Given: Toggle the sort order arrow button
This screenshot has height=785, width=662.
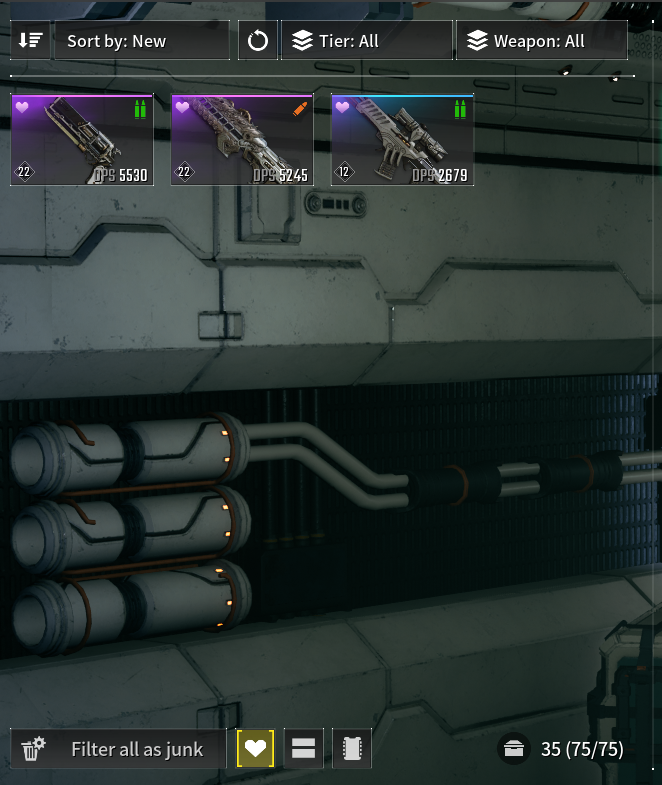Looking at the screenshot, I should (x=30, y=41).
